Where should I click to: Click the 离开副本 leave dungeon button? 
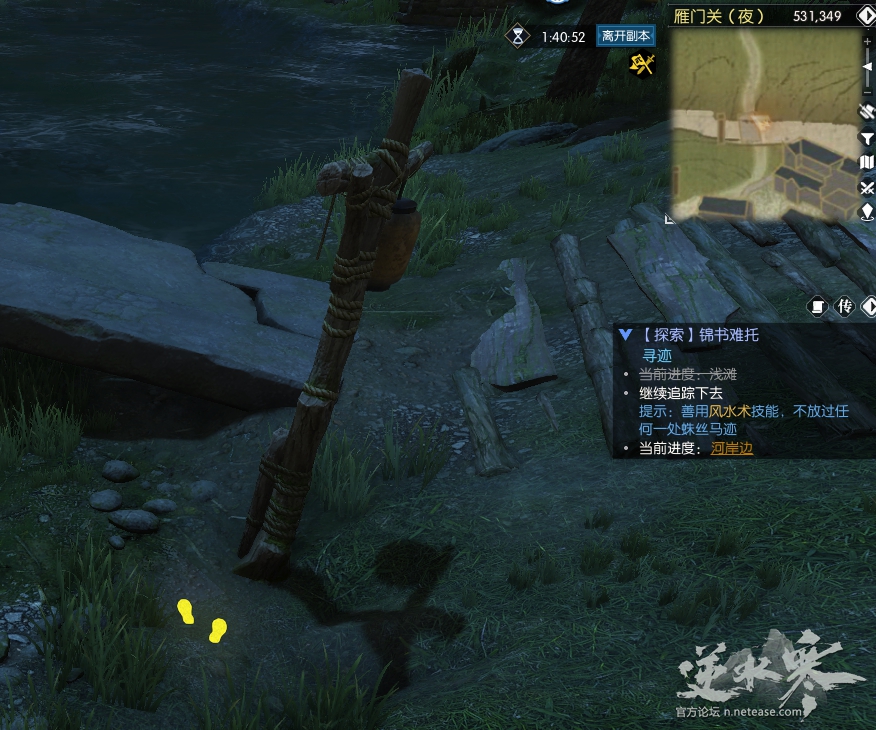pyautogui.click(x=625, y=36)
